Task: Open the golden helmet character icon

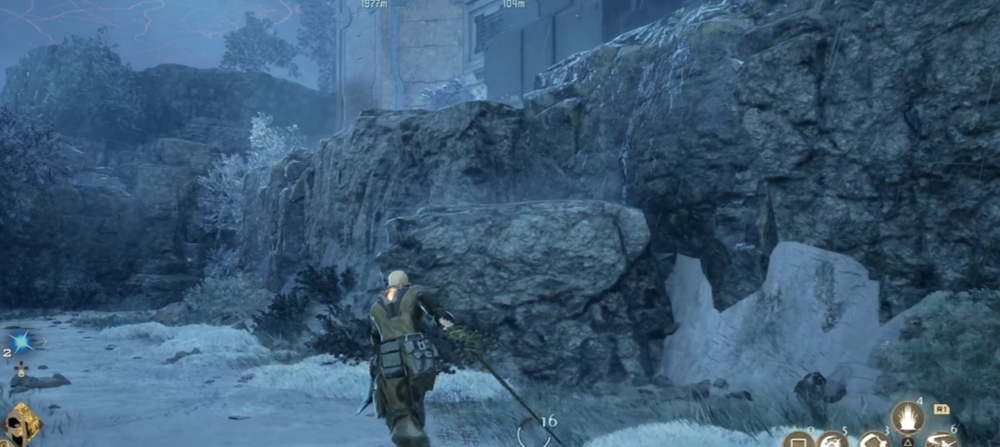Action: point(22,424)
